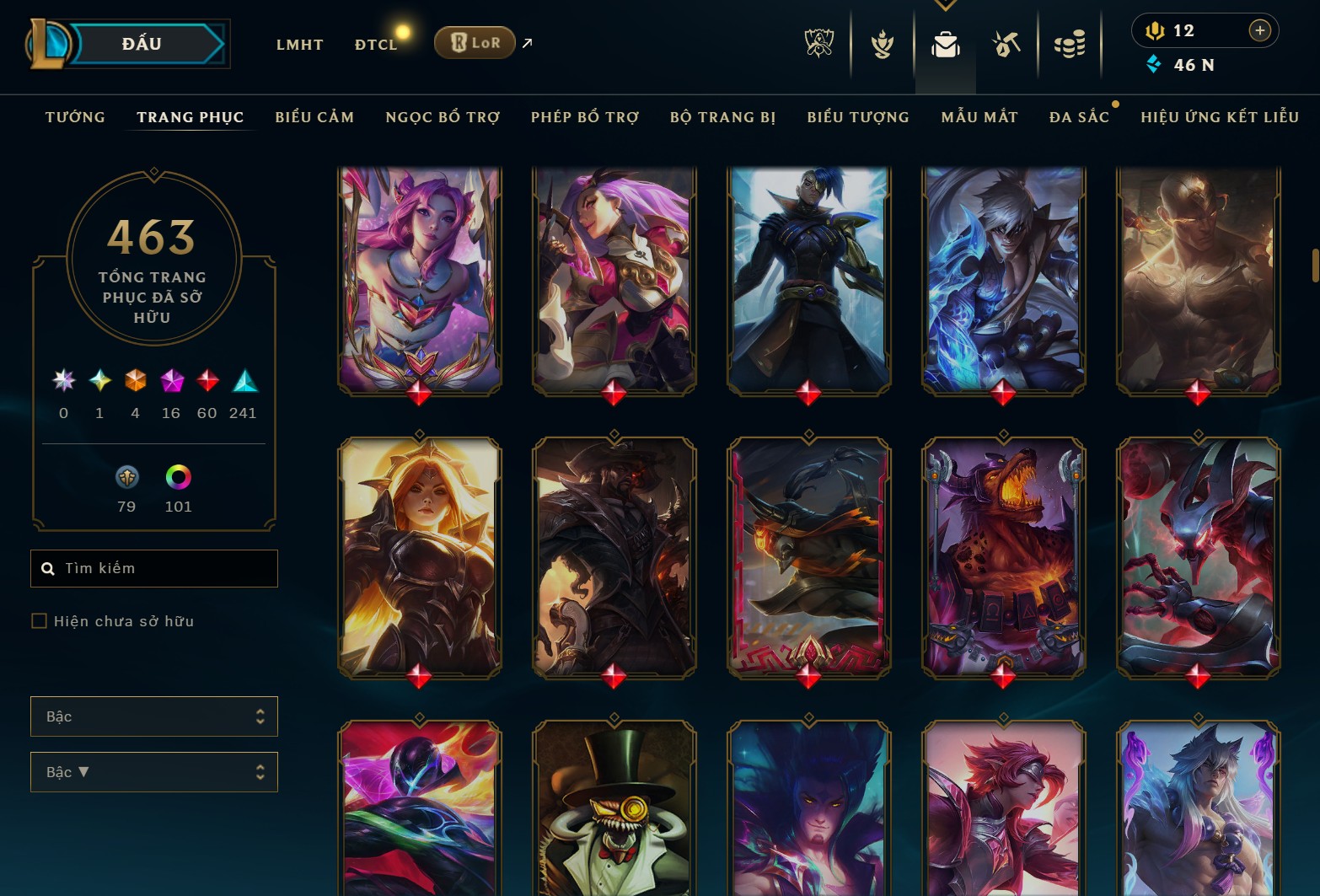The height and width of the screenshot is (896, 1320).
Task: Switch to the TƯỚNG tab
Action: click(x=75, y=117)
